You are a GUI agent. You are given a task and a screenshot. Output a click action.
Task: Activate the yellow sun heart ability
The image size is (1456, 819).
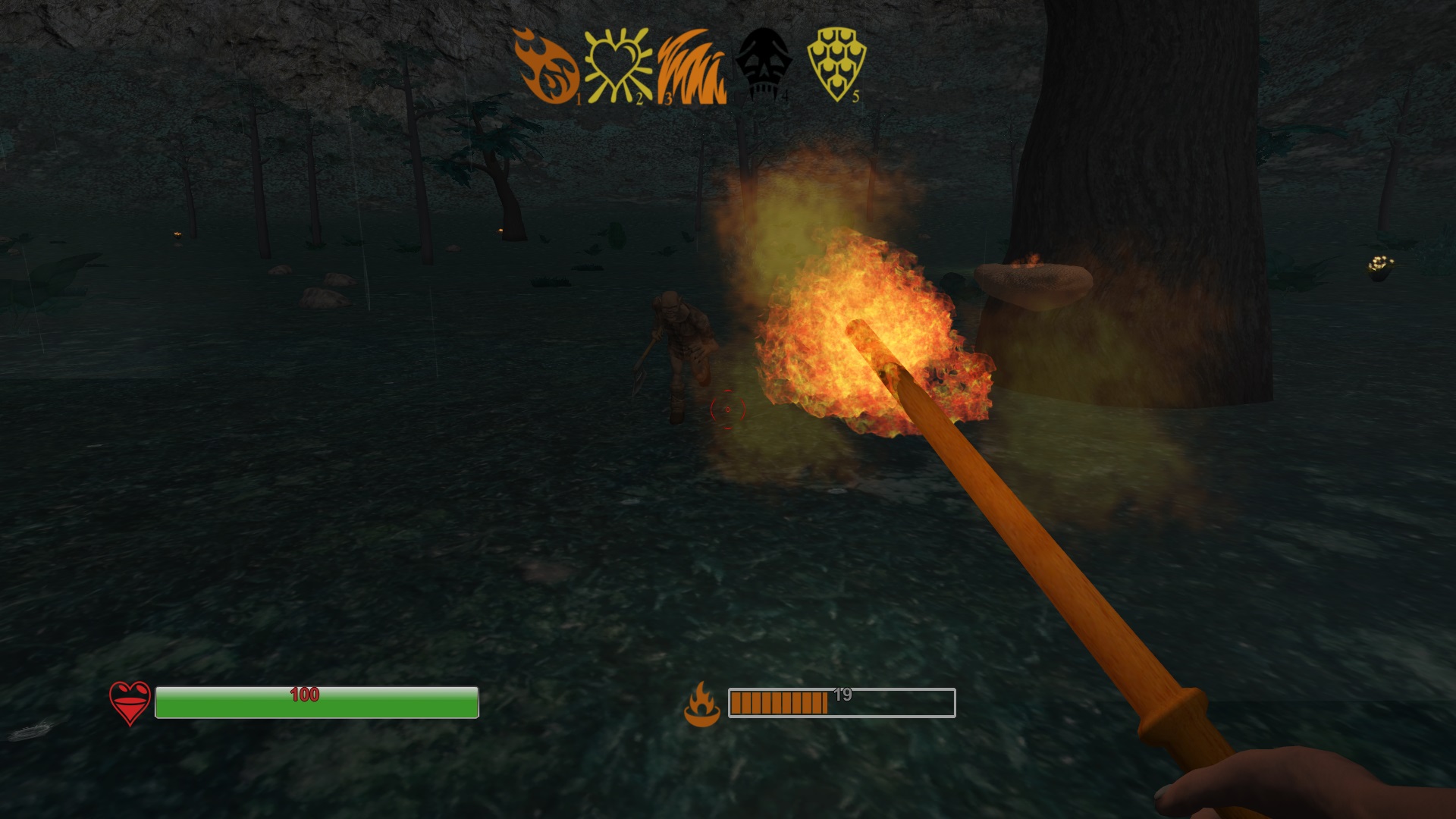pos(617,67)
